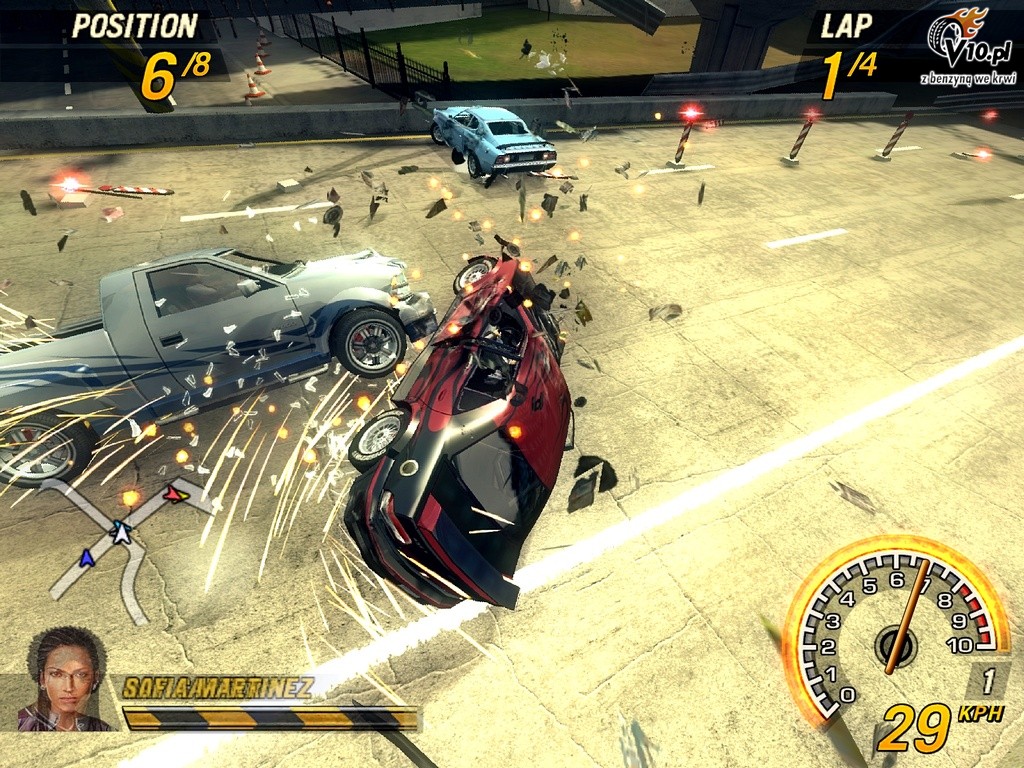Click the red opponent arrow on minimap
1024x768 pixels.
point(176,494)
